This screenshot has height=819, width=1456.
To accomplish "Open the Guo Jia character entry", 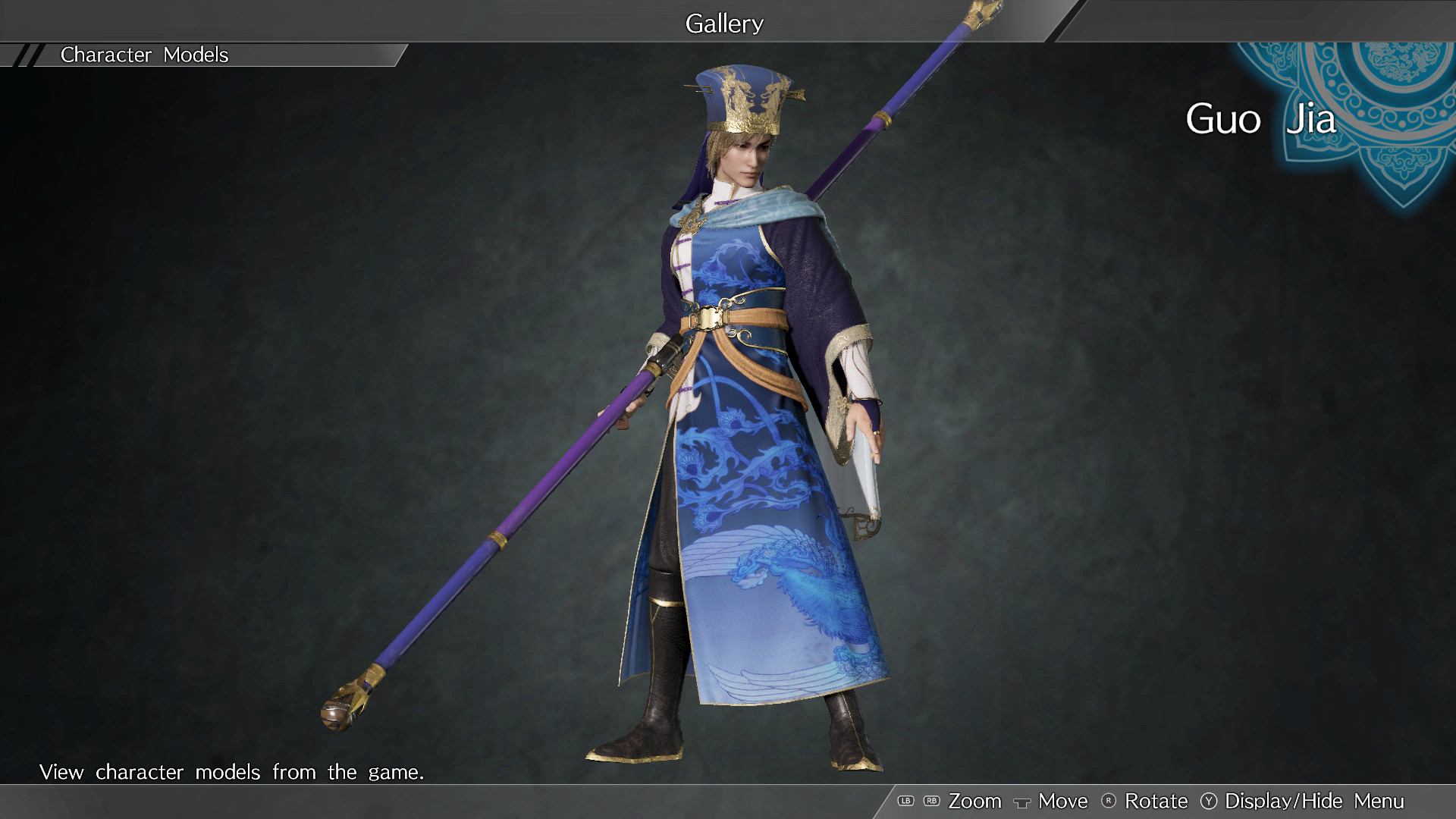I will pos(1259,118).
